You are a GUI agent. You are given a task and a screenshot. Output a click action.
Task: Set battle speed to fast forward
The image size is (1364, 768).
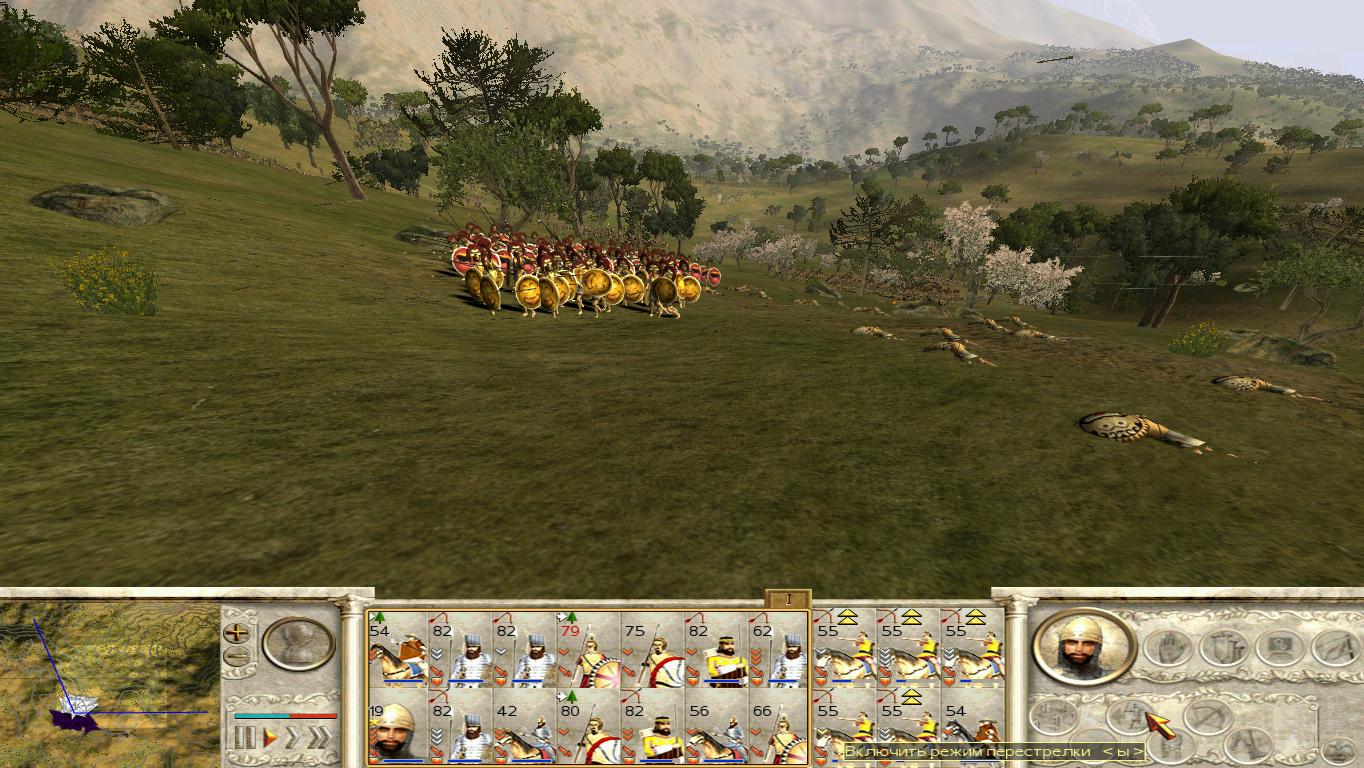(x=294, y=738)
